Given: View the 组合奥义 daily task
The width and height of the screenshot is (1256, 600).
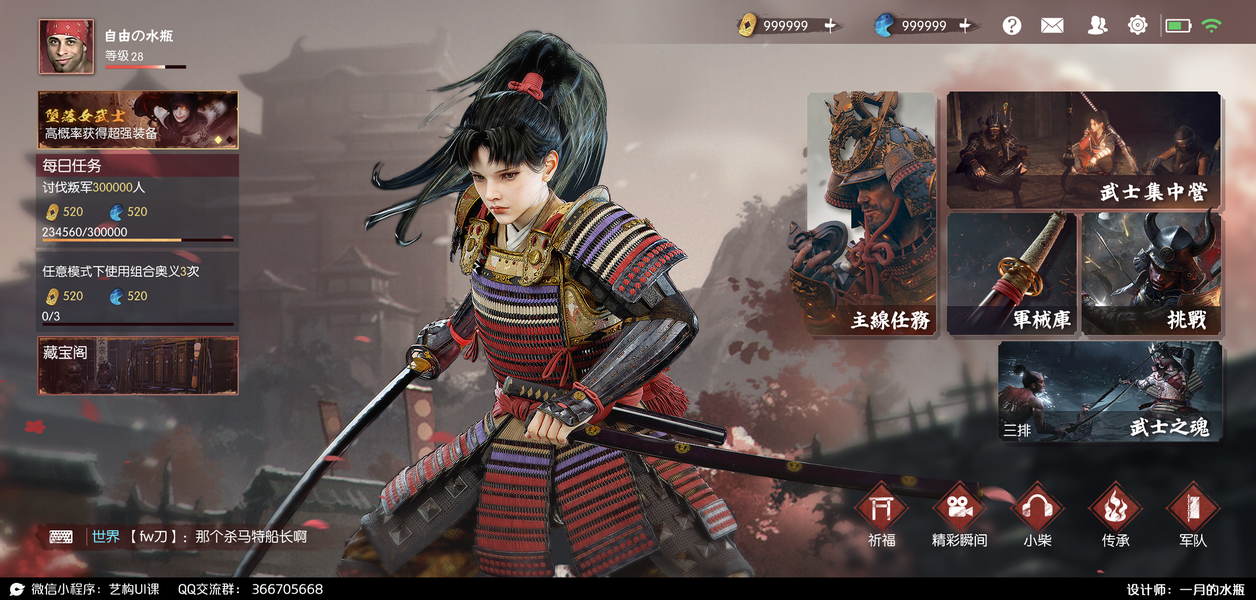Looking at the screenshot, I should pyautogui.click(x=138, y=292).
